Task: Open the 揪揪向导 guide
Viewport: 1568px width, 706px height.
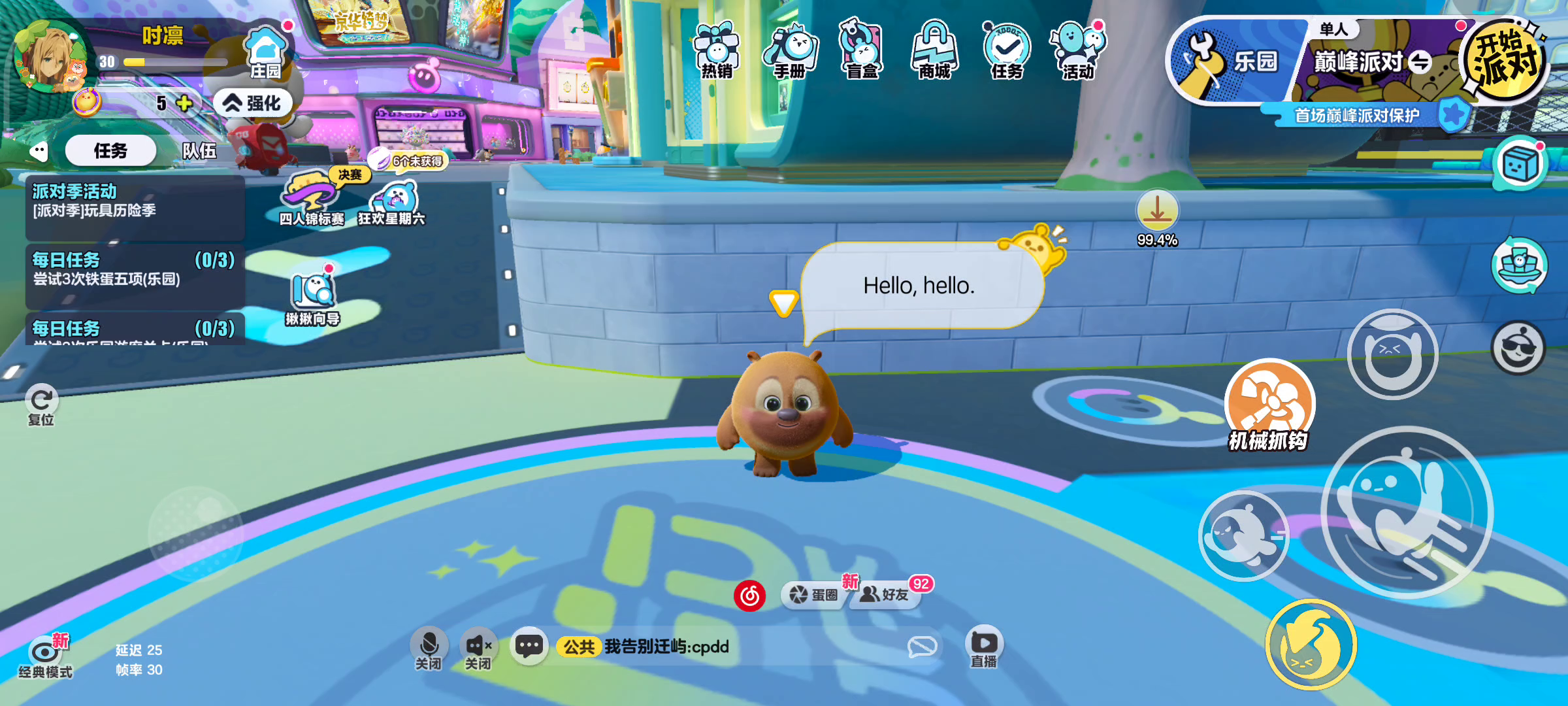Action: [x=313, y=298]
